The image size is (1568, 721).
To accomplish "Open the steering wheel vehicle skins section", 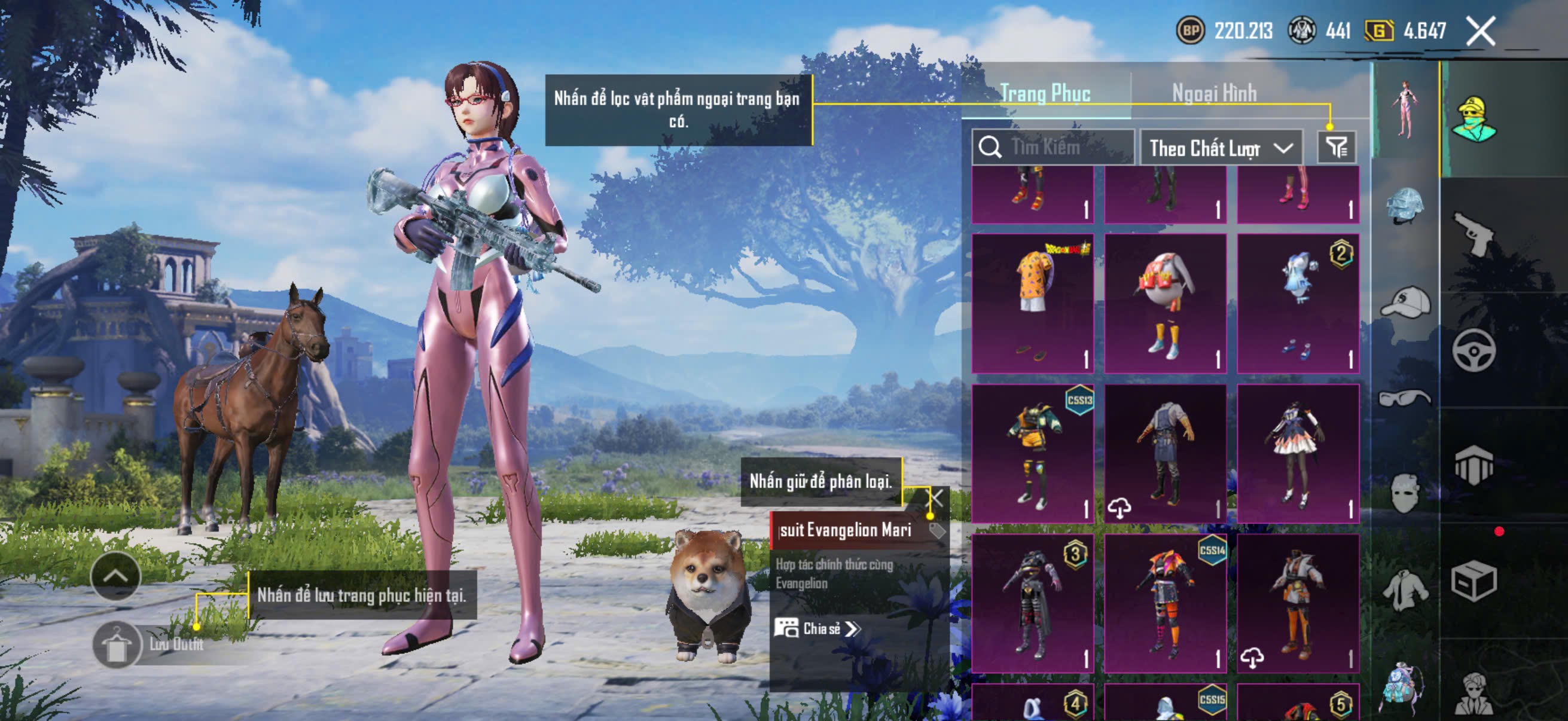I will [1474, 350].
